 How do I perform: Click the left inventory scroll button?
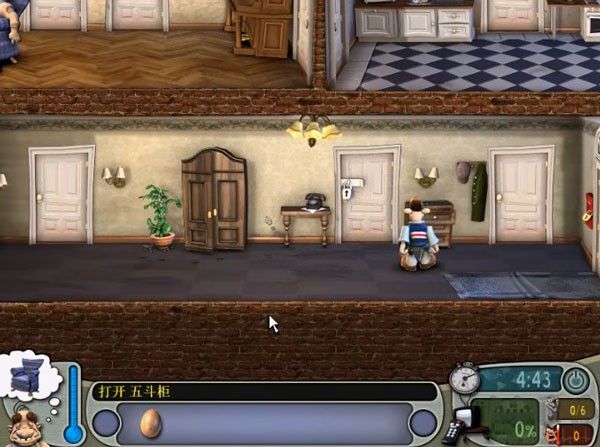(x=107, y=423)
